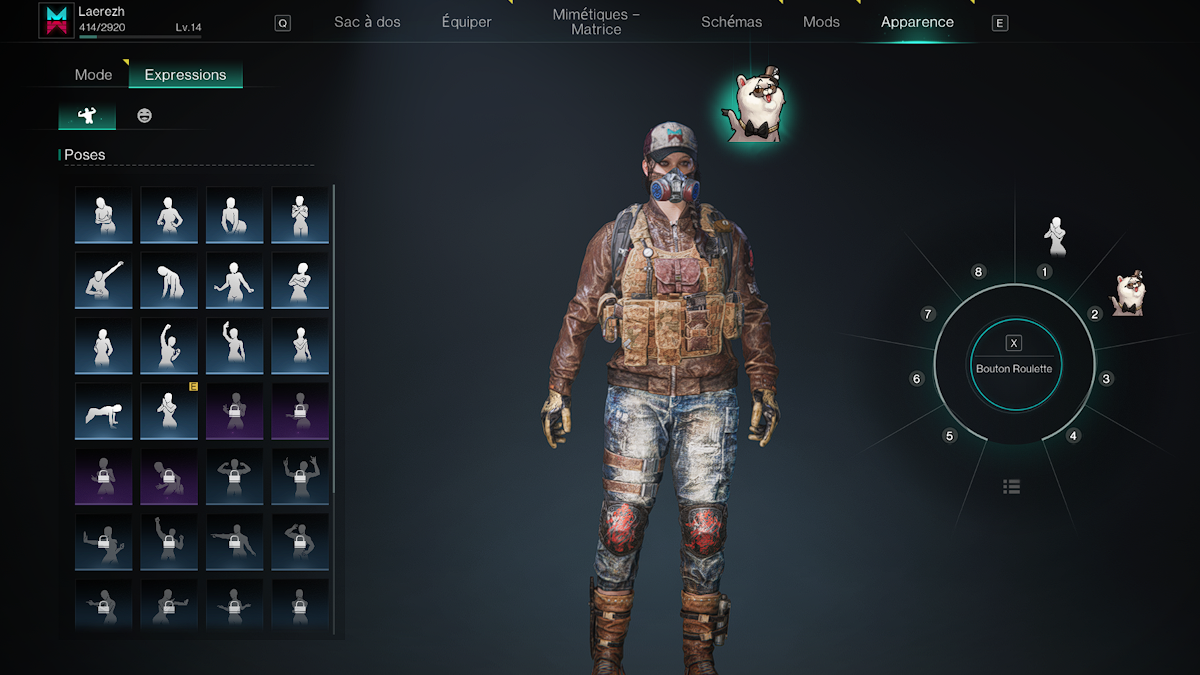The image size is (1200, 675).
Task: Select emote wheel slot number 2
Action: tap(1095, 314)
